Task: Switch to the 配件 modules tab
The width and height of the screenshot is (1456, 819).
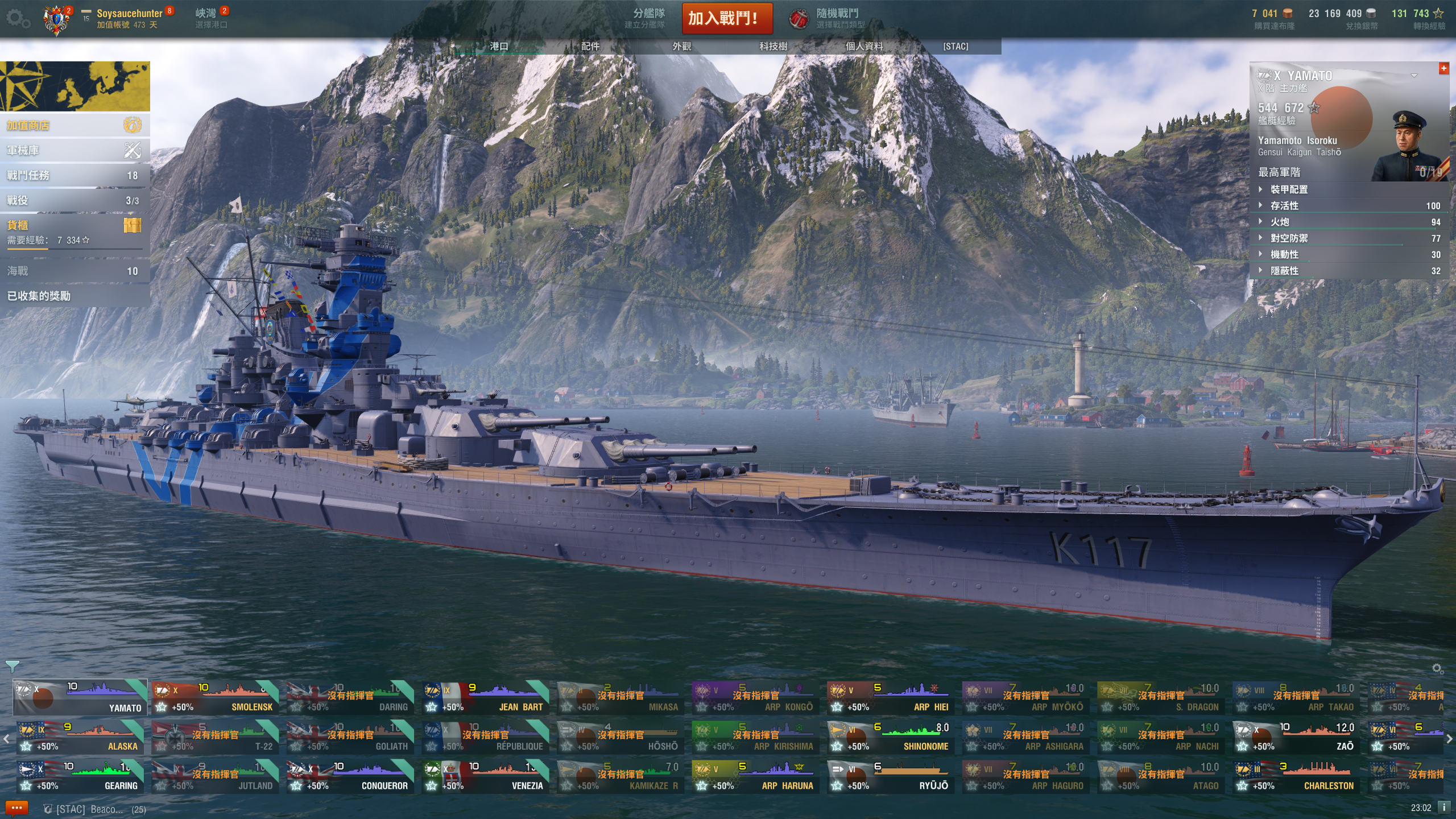Action: tap(590, 46)
